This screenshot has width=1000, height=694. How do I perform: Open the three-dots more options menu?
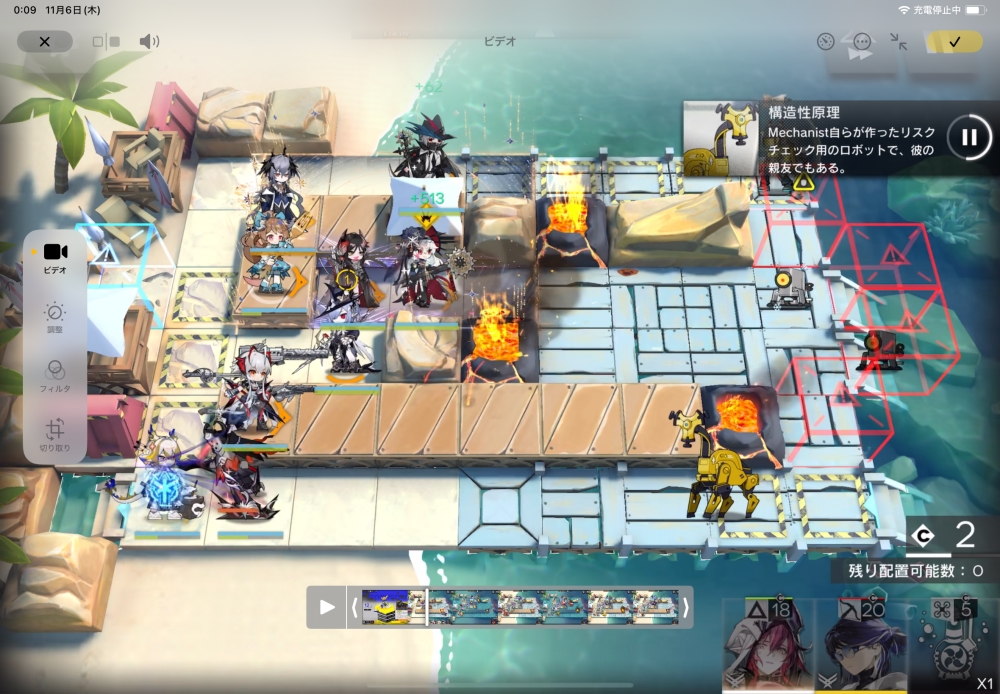pos(862,42)
